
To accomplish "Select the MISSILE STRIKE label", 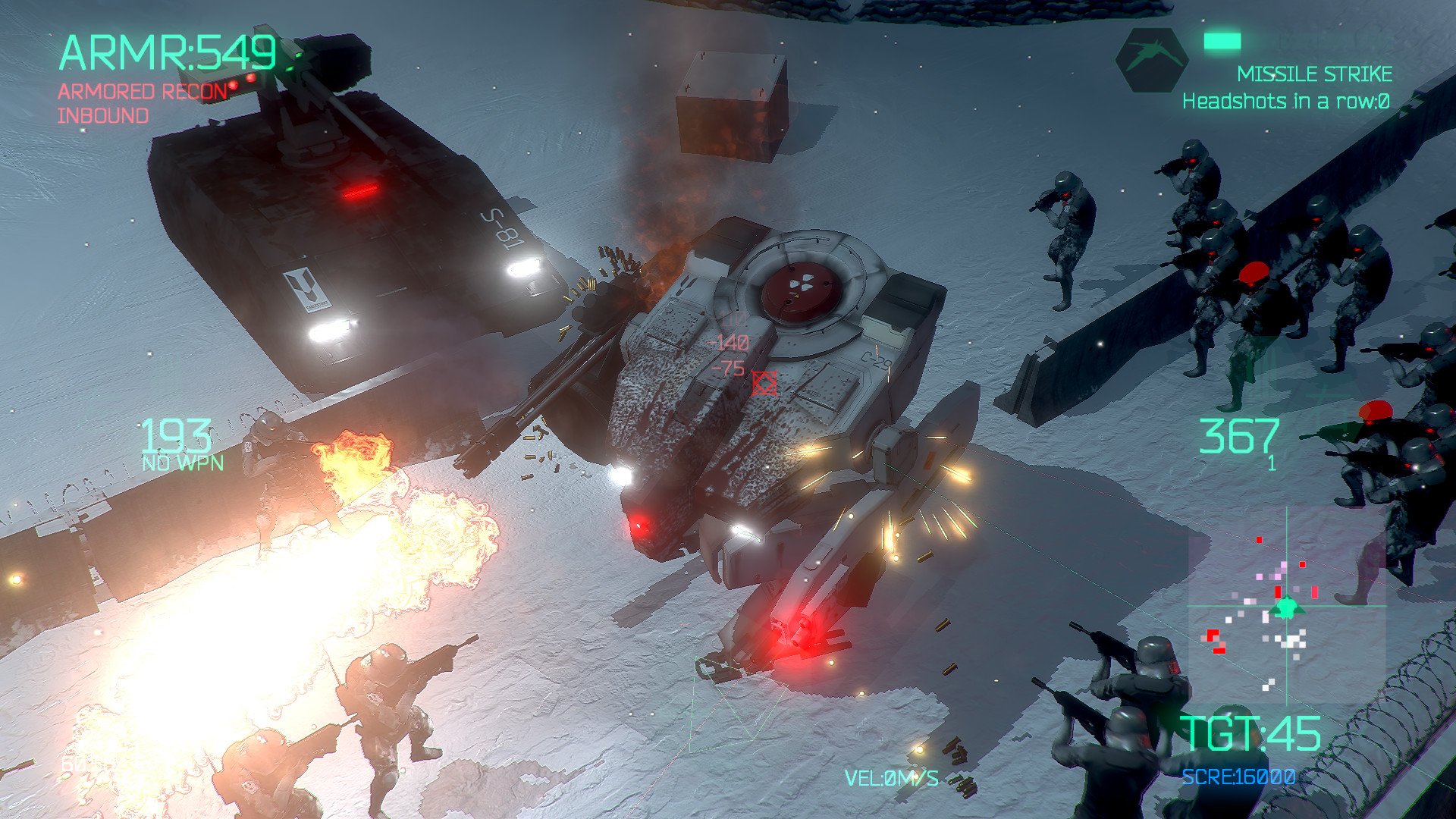I will (1315, 74).
